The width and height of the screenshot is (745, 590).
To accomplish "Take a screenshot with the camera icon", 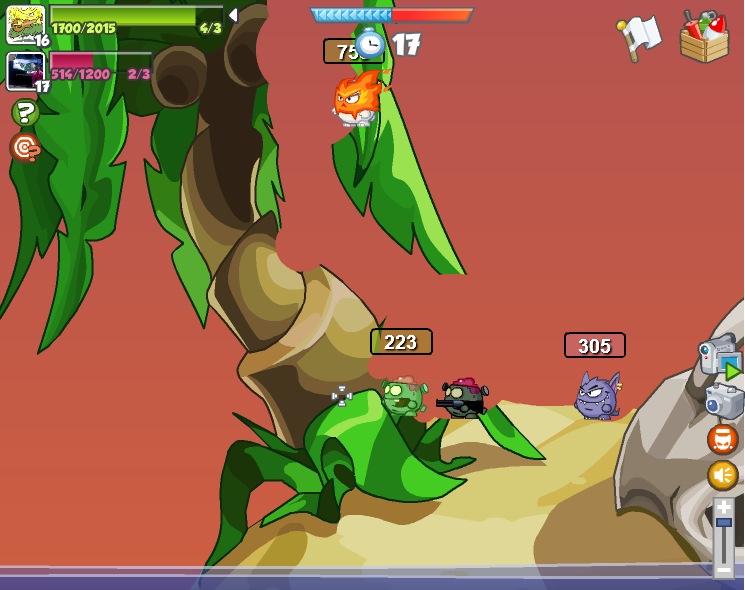I will (723, 401).
